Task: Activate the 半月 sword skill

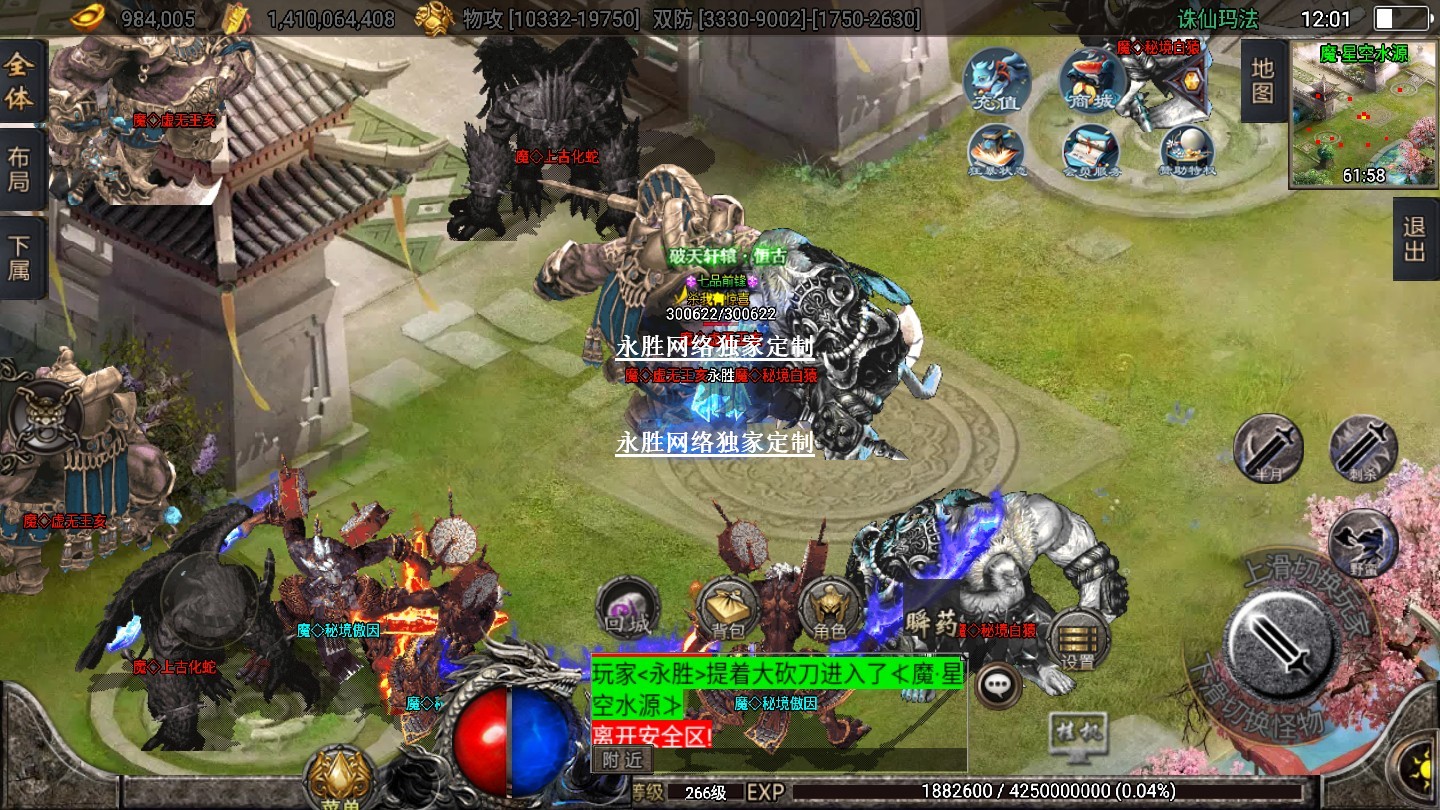Action: coord(1268,448)
